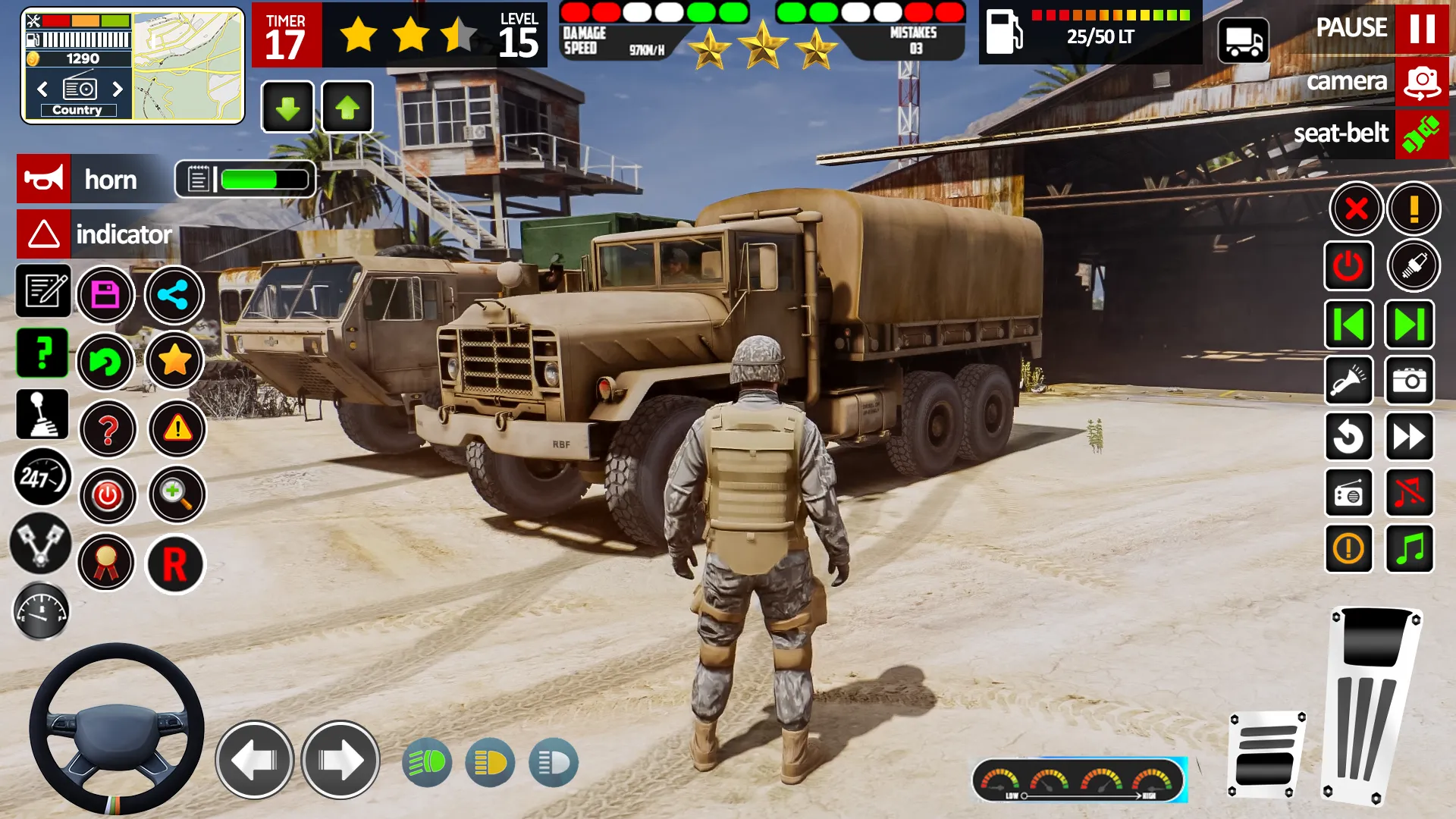
Task: Turn on the radio icon
Action: point(1350,494)
